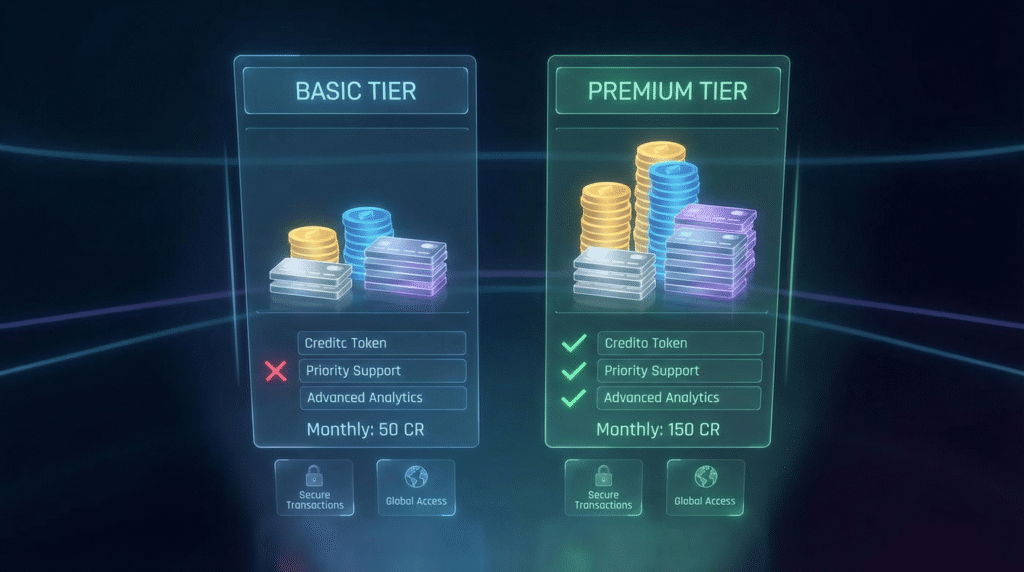Choose the Premium Tier header button

click(x=667, y=91)
